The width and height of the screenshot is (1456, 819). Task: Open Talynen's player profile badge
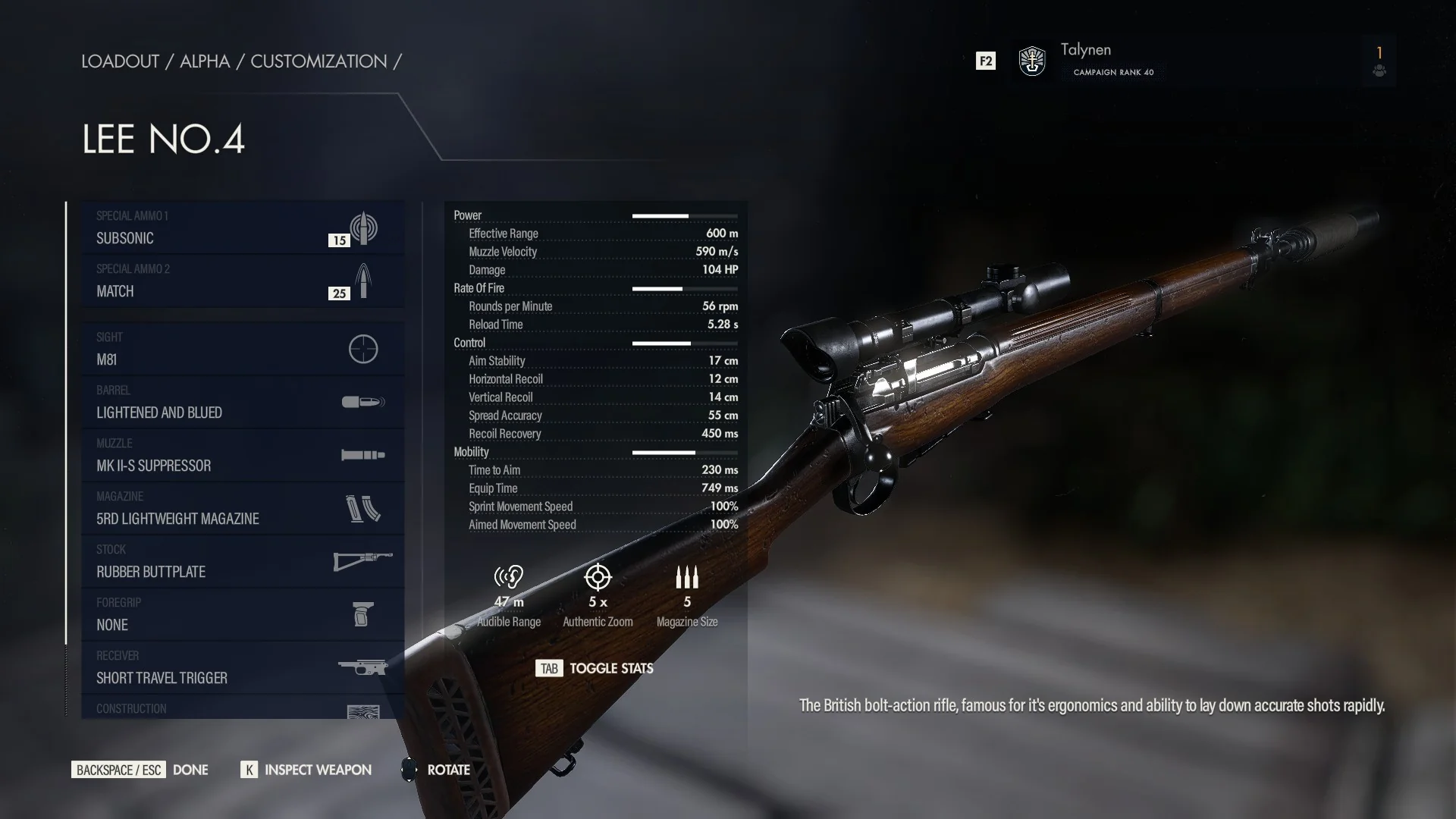point(1032,61)
